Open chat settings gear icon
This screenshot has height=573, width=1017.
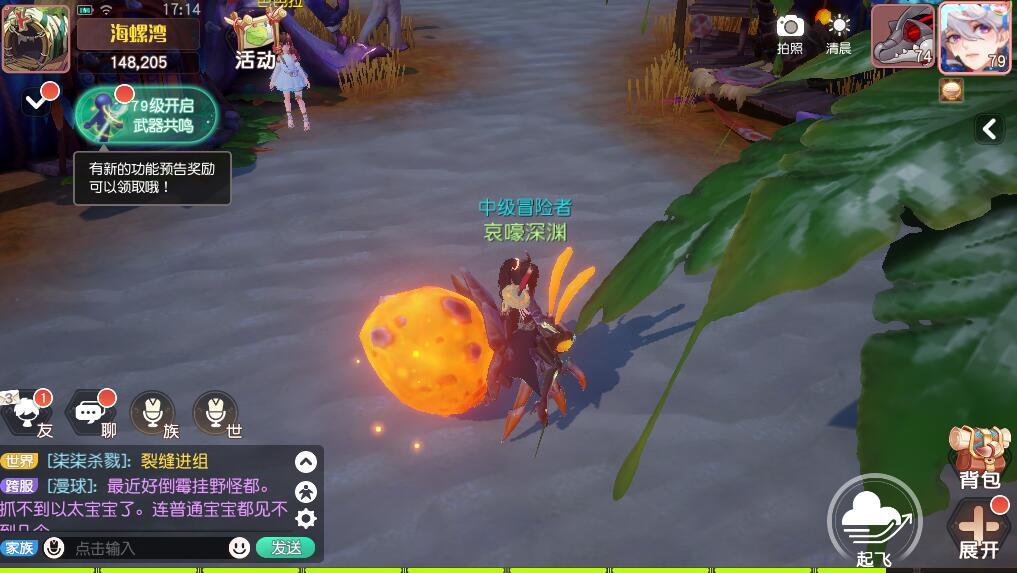pyautogui.click(x=306, y=518)
